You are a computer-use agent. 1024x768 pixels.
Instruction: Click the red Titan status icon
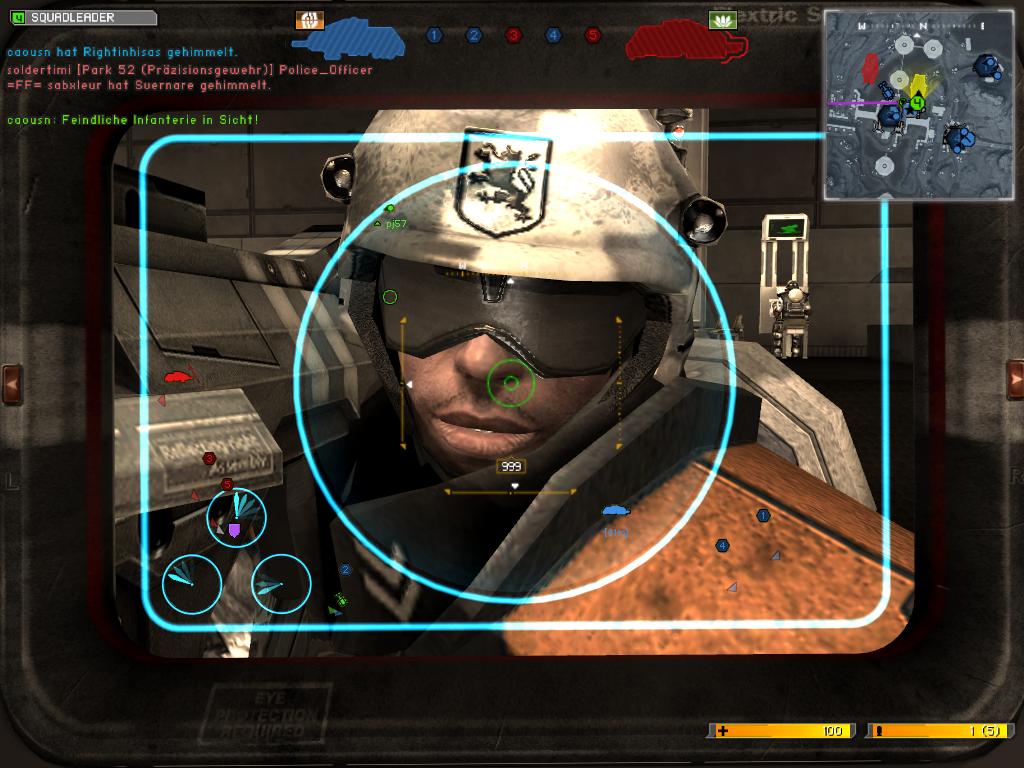[x=687, y=40]
